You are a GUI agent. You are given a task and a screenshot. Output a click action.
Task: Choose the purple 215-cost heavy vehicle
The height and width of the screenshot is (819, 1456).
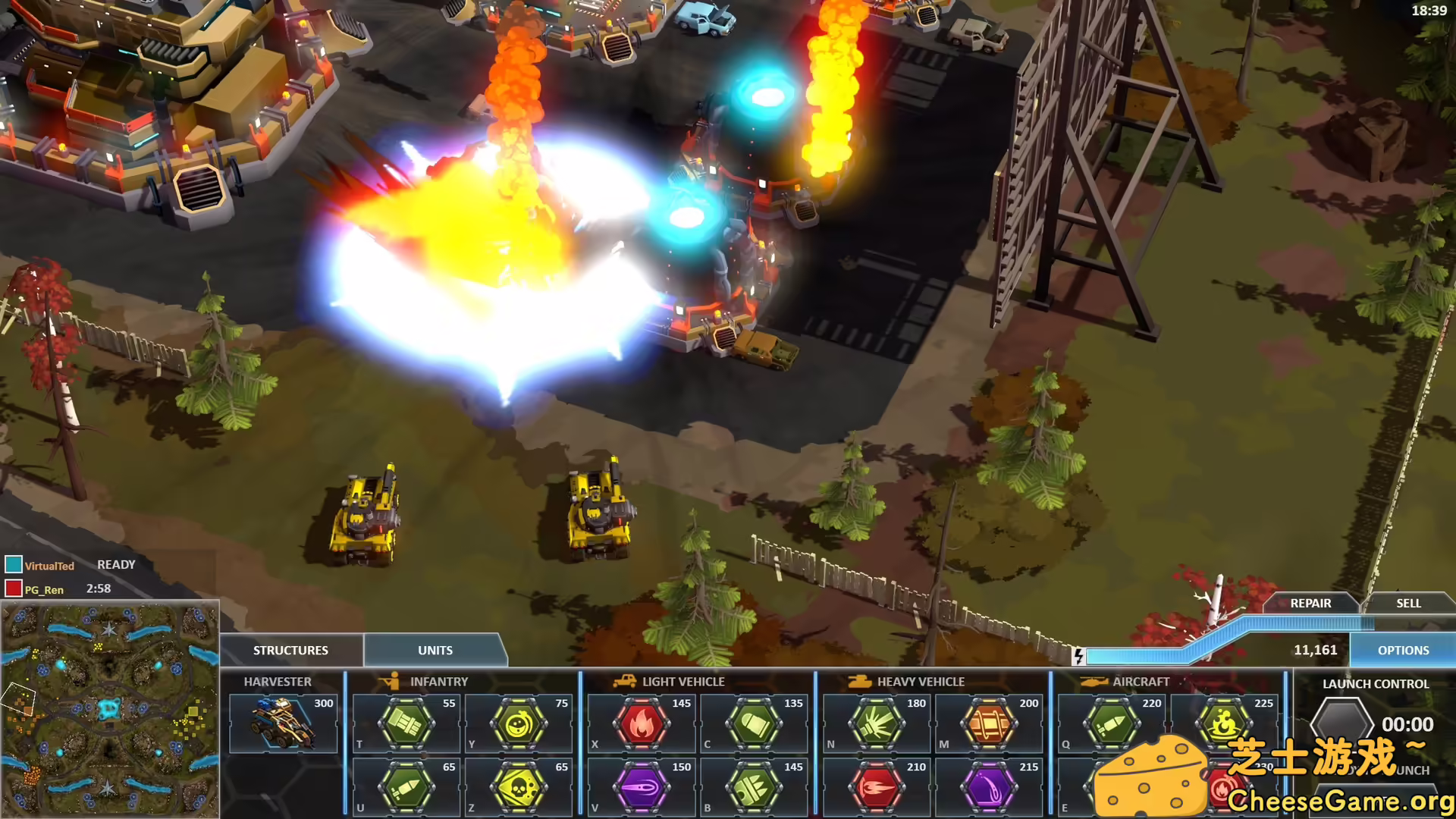989,787
